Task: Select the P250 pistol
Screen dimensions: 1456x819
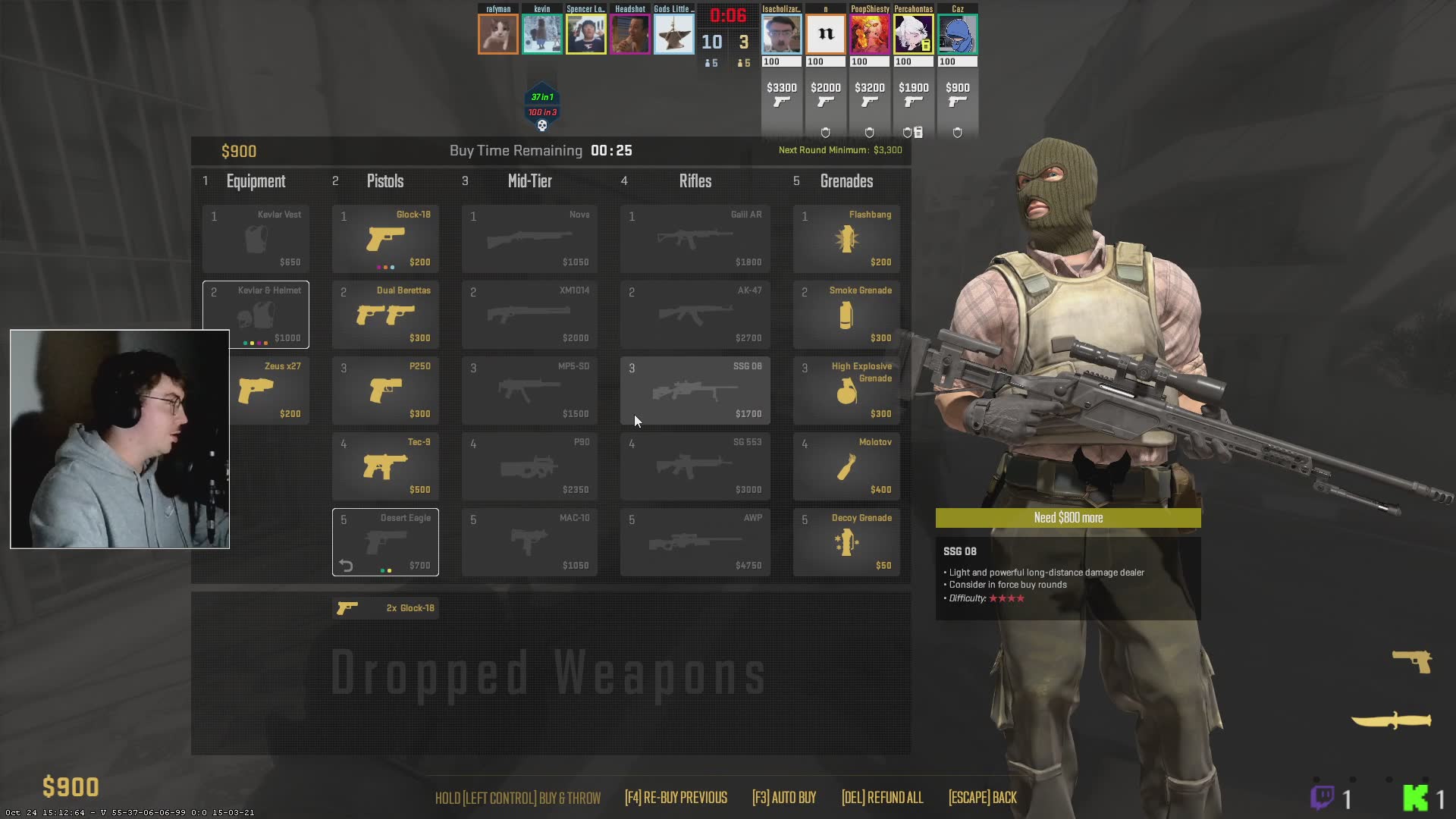Action: click(x=385, y=391)
